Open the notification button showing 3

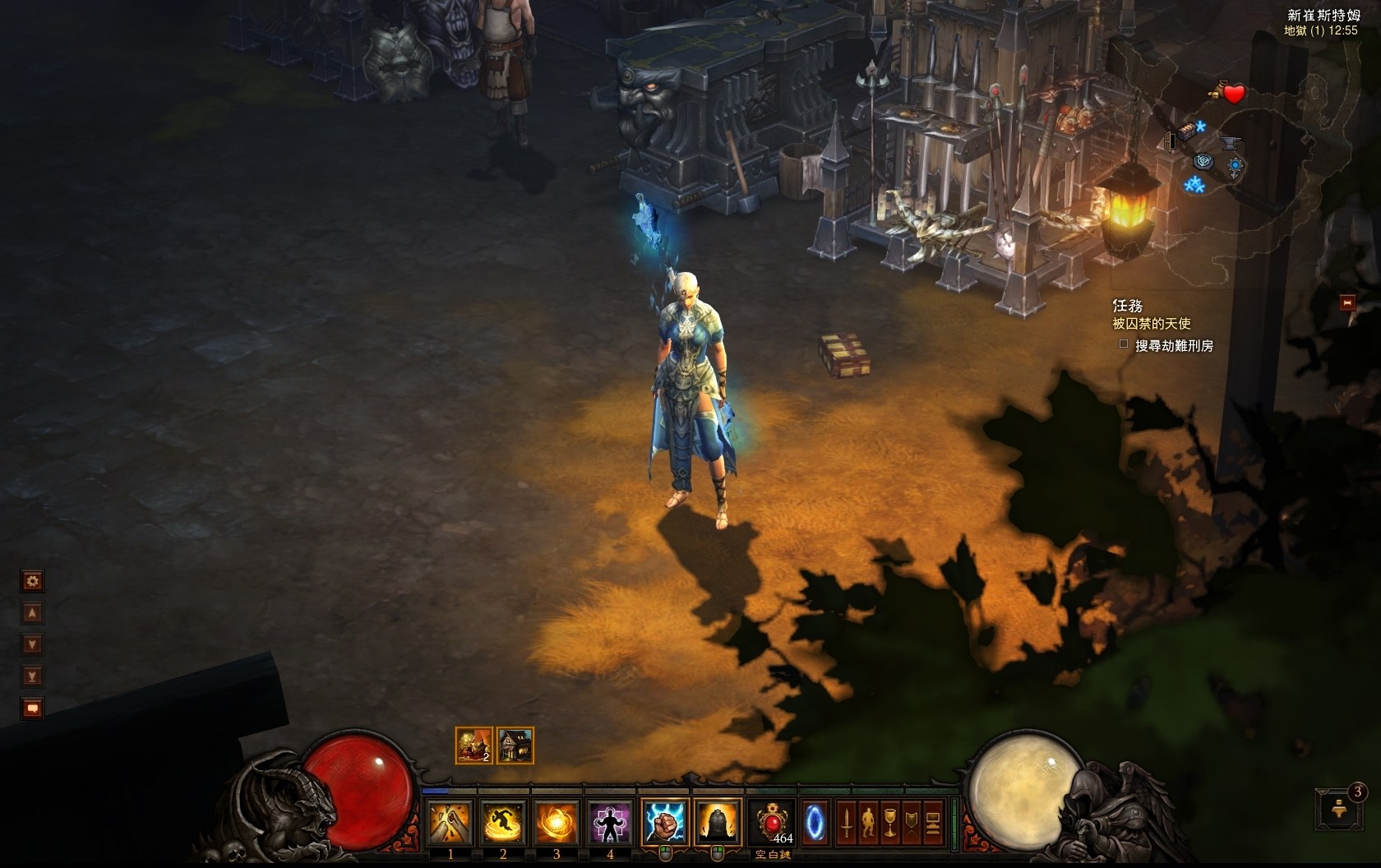[1337, 807]
